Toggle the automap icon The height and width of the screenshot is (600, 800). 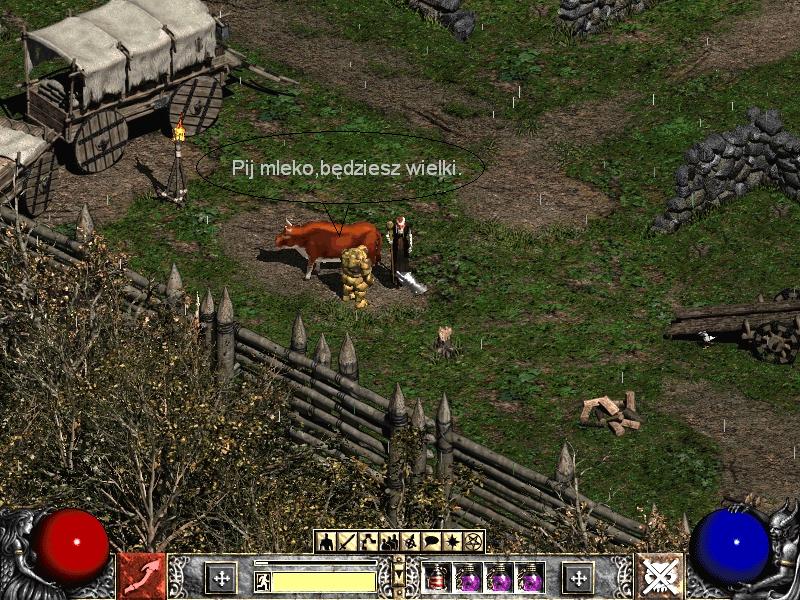click(x=410, y=542)
